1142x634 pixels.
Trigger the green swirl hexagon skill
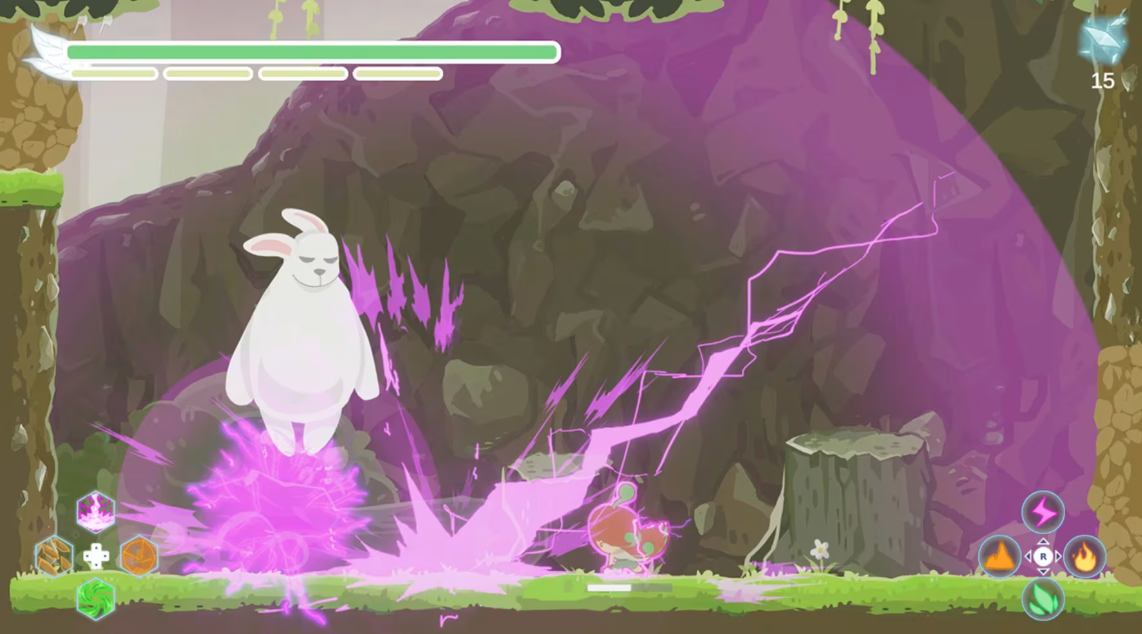click(x=96, y=599)
